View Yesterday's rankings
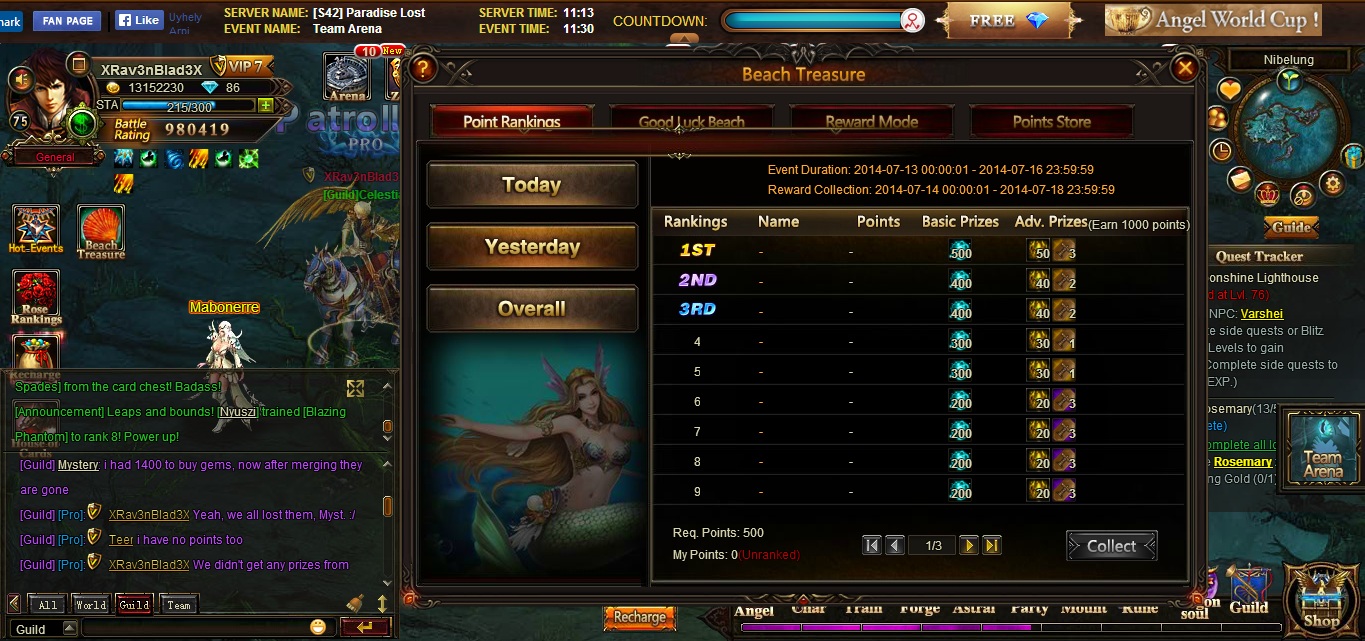The width and height of the screenshot is (1365, 641). pyautogui.click(x=532, y=247)
